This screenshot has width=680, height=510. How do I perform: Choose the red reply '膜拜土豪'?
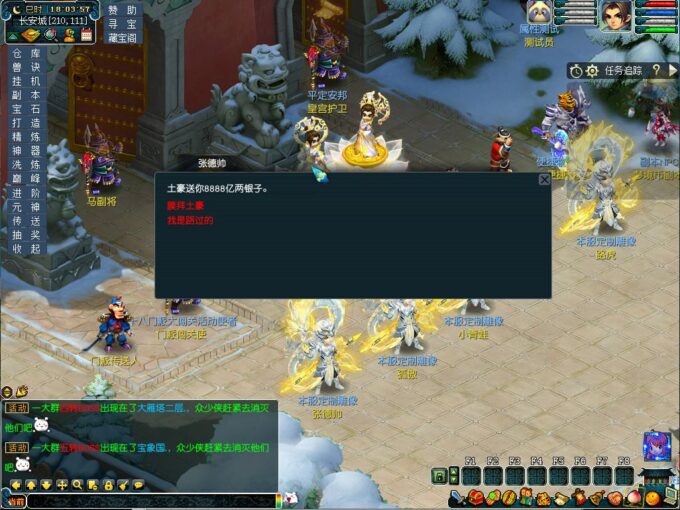(185, 205)
